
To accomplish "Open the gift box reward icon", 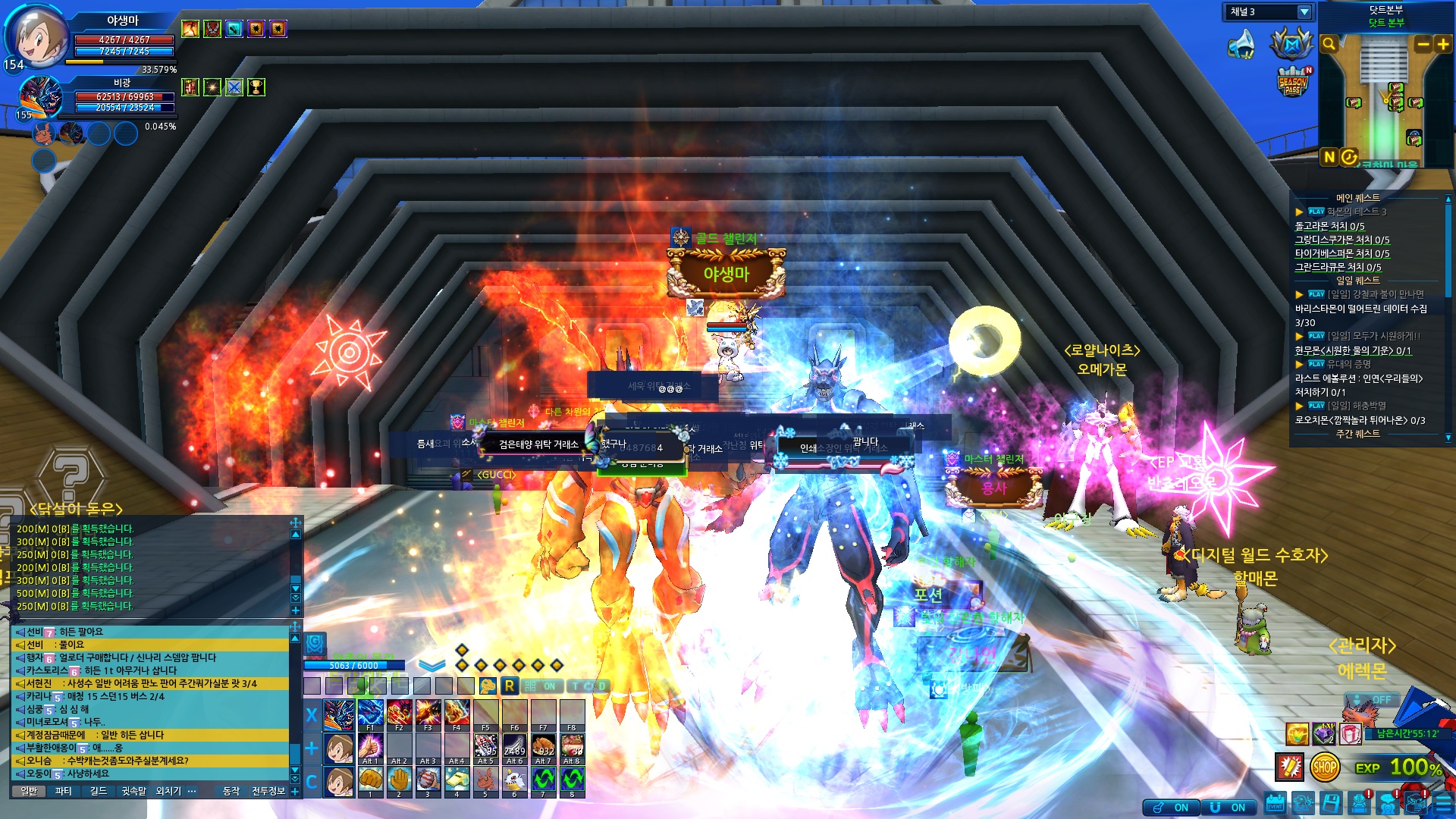I will pos(1350,734).
